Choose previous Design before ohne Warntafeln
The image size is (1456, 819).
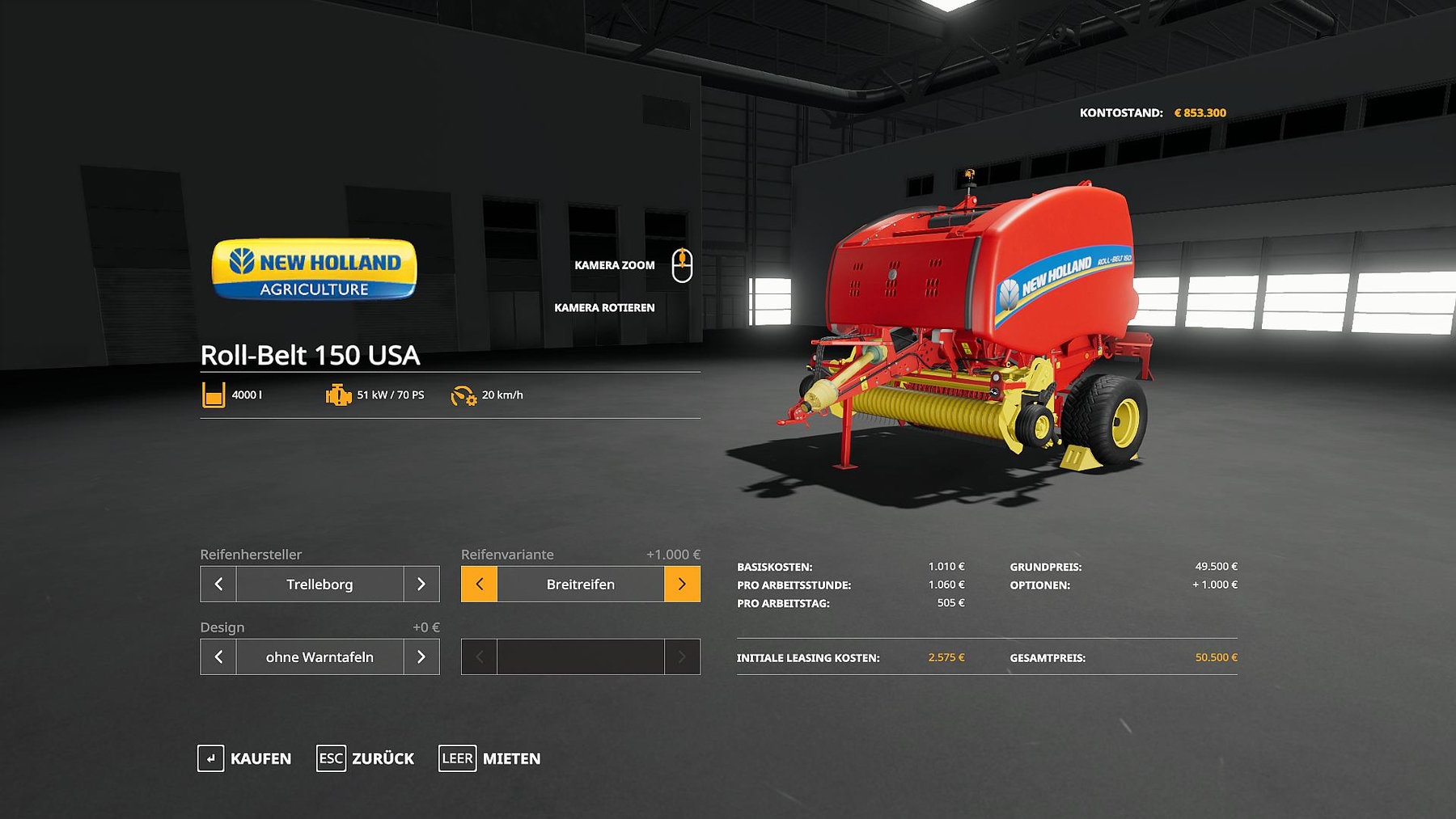pos(218,656)
